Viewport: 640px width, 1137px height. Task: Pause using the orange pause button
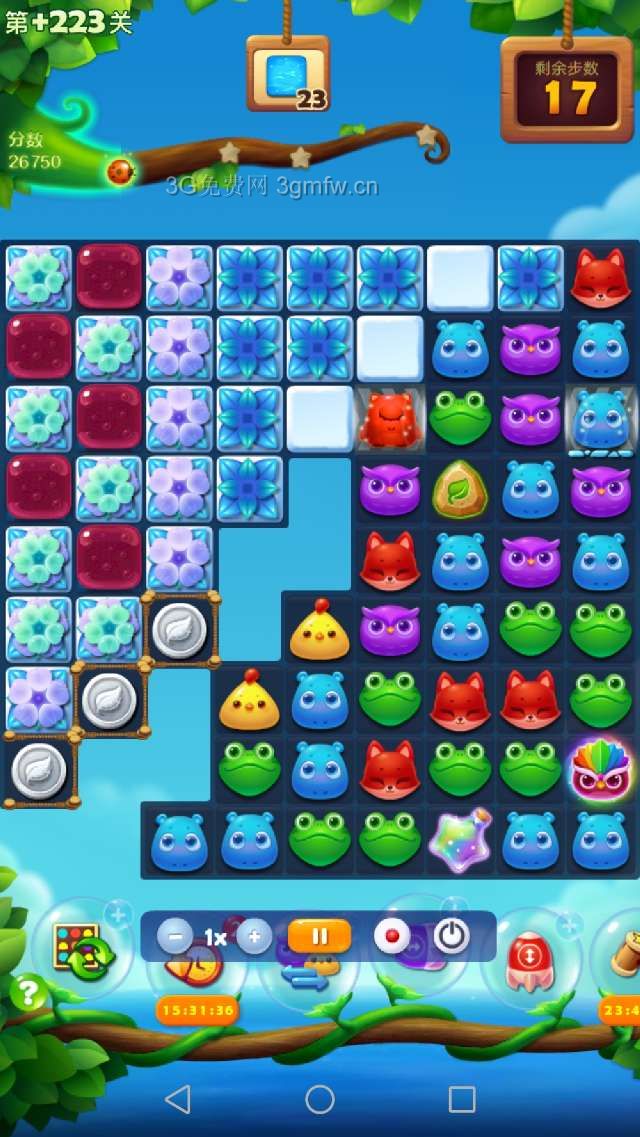(320, 937)
